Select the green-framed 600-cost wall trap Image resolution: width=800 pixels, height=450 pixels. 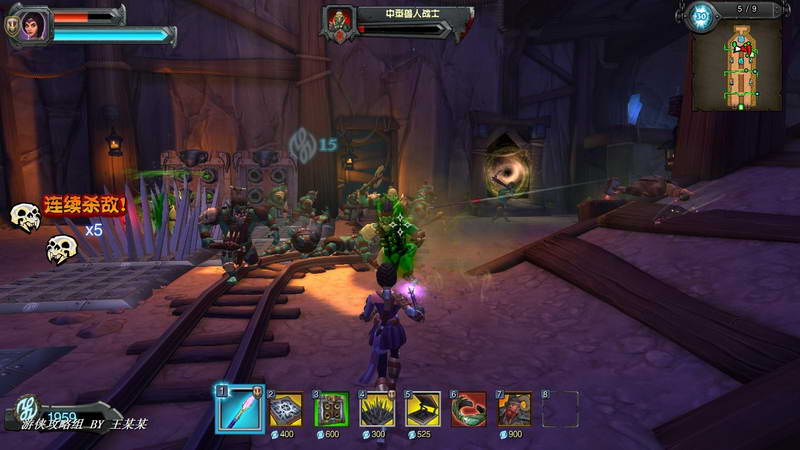coord(332,409)
